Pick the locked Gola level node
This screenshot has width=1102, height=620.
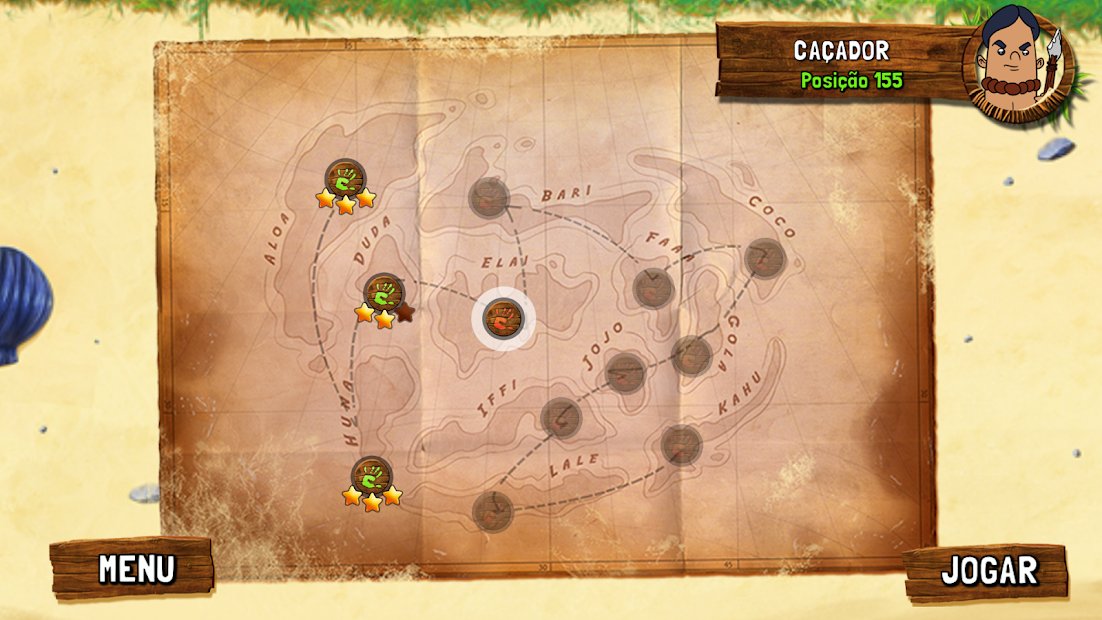pos(691,355)
